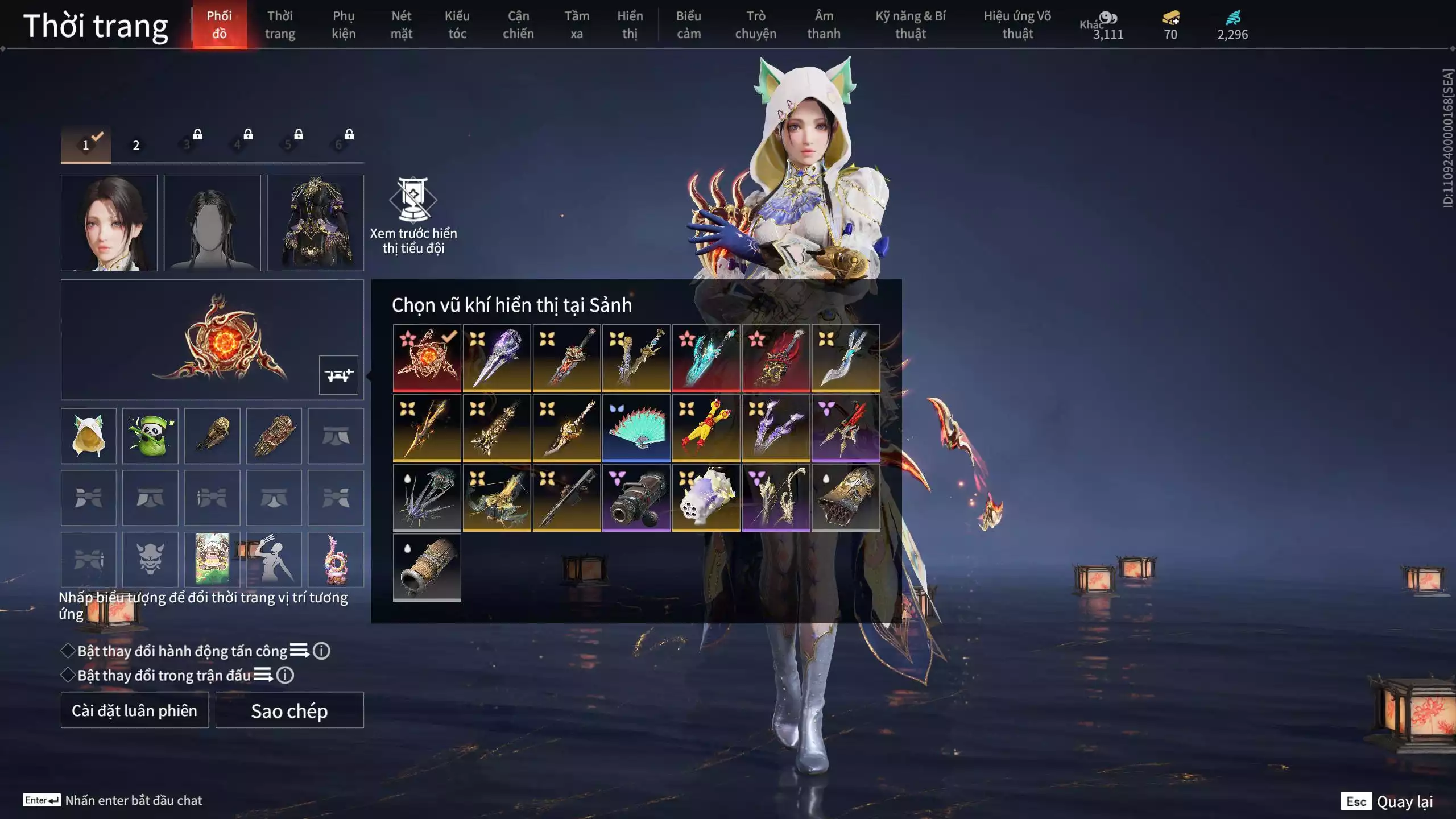Image resolution: width=1456 pixels, height=819 pixels.
Task: Go to the Biểu cảm tab
Action: (688, 25)
